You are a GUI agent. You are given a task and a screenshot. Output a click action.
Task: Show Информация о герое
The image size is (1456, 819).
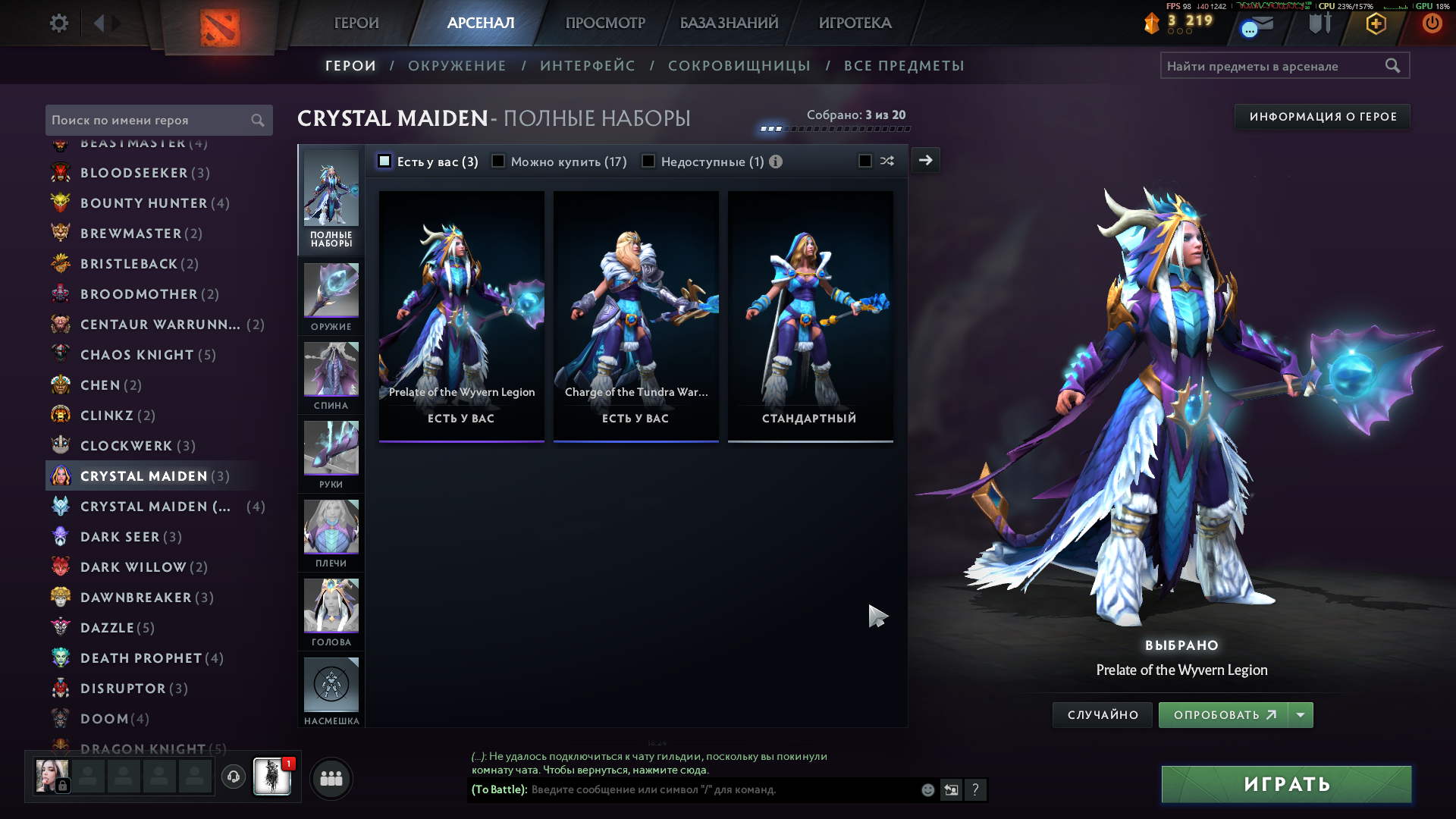1323,117
